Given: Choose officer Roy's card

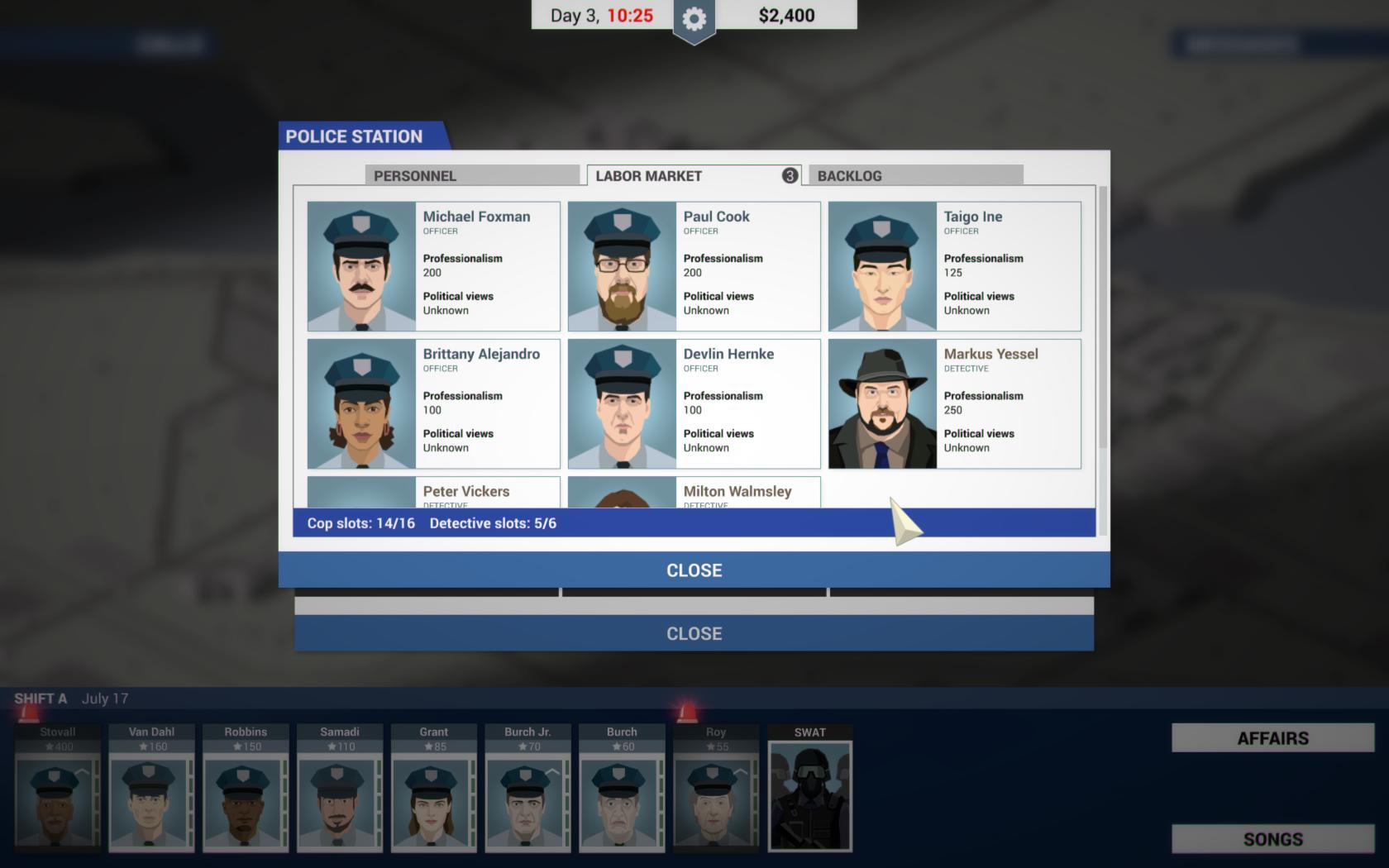Looking at the screenshot, I should point(715,789).
